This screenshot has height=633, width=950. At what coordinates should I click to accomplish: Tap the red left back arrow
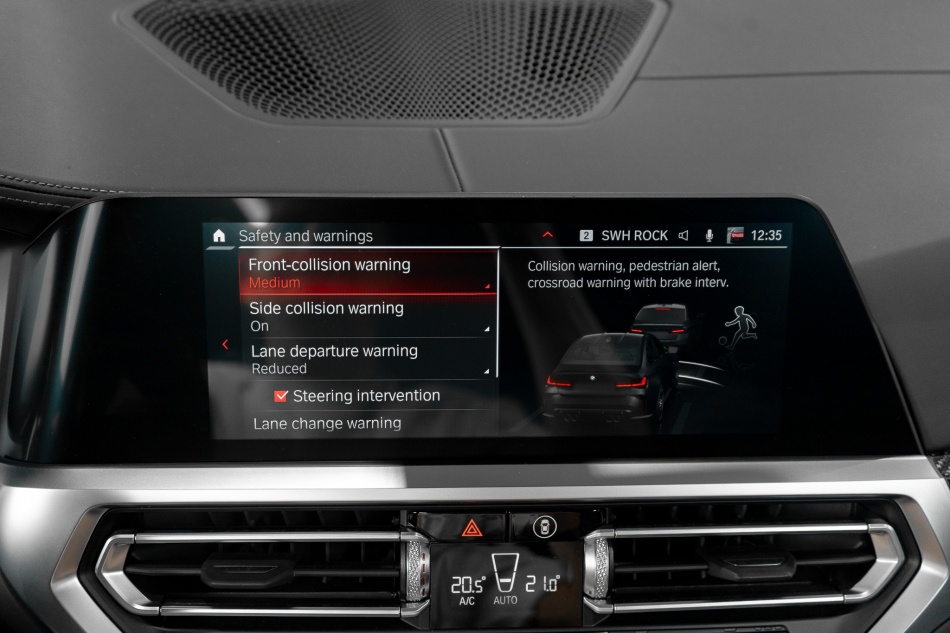point(225,345)
